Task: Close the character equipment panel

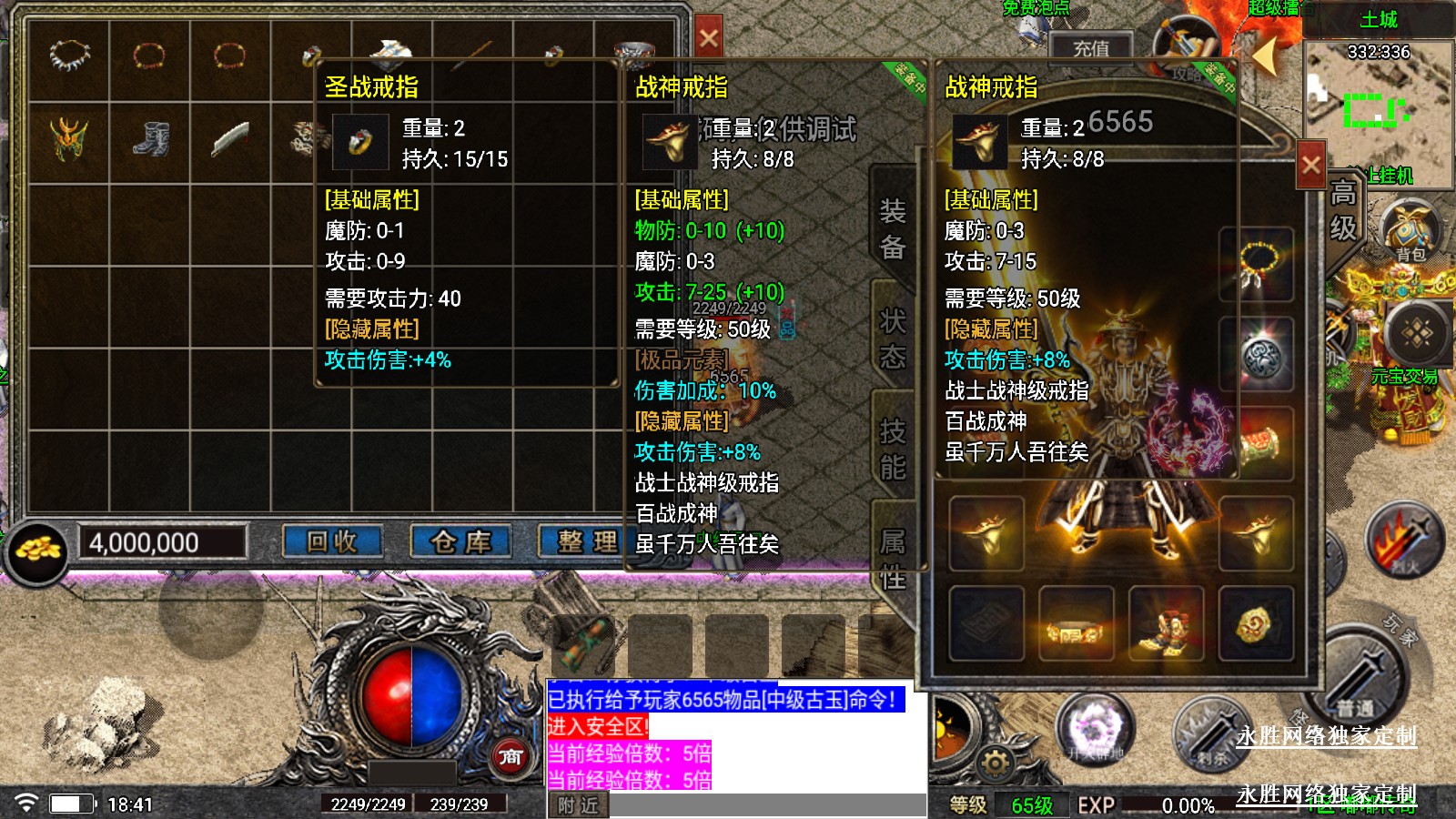Action: click(x=1310, y=165)
